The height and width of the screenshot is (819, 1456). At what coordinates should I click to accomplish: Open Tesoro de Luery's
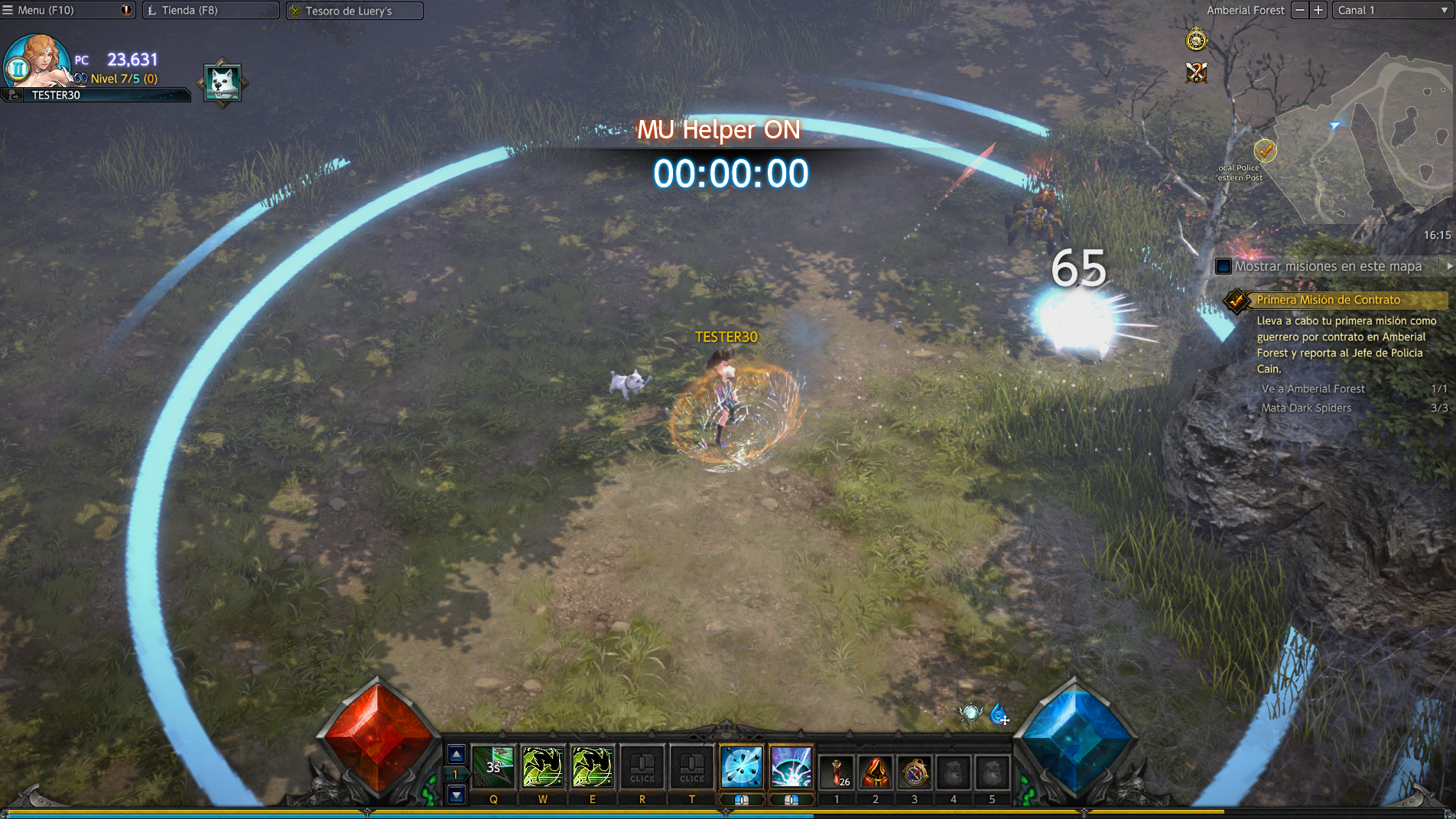click(x=349, y=11)
